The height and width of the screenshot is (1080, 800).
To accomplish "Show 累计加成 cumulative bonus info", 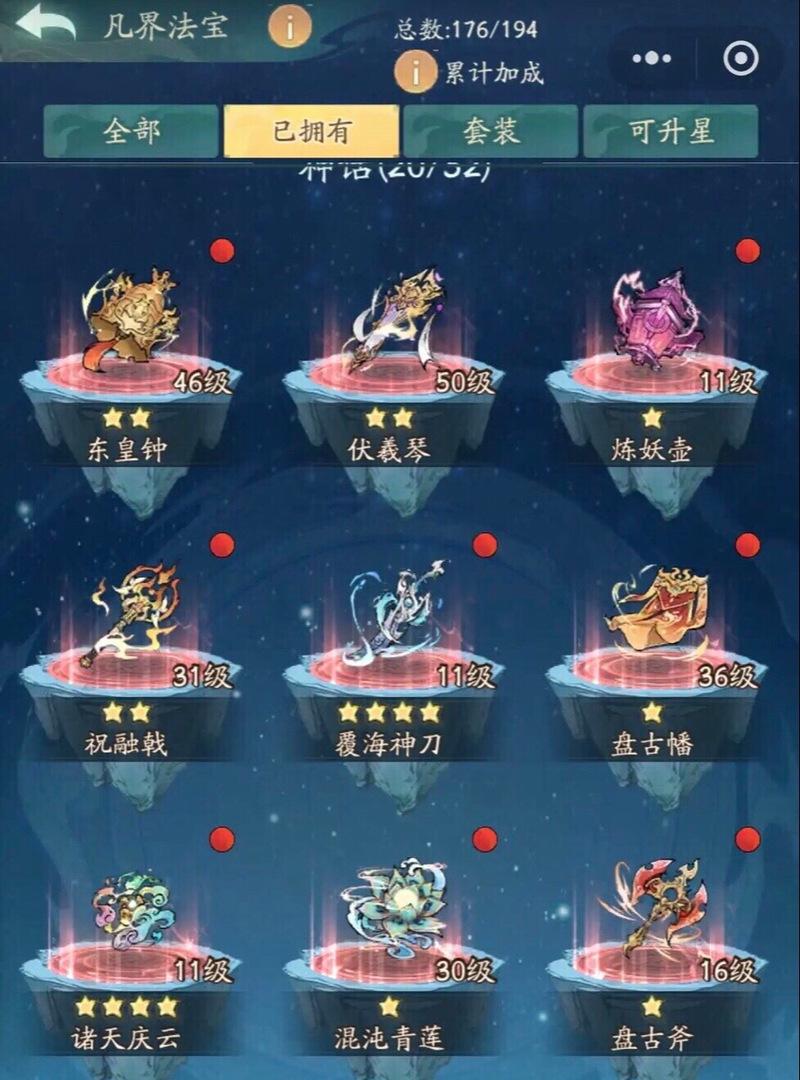I will click(414, 72).
